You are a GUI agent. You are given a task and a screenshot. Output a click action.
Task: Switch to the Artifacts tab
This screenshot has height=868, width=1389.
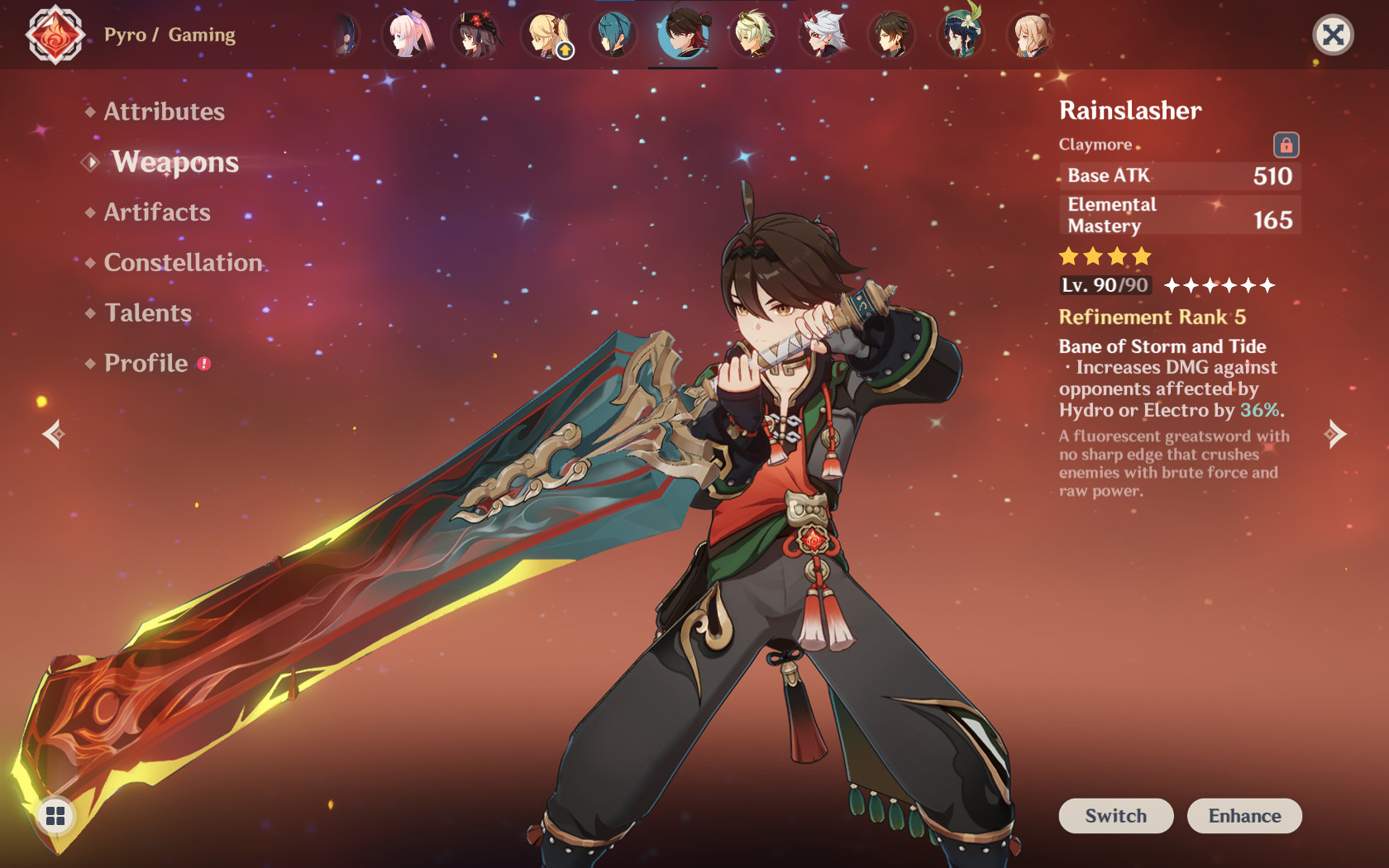click(156, 212)
